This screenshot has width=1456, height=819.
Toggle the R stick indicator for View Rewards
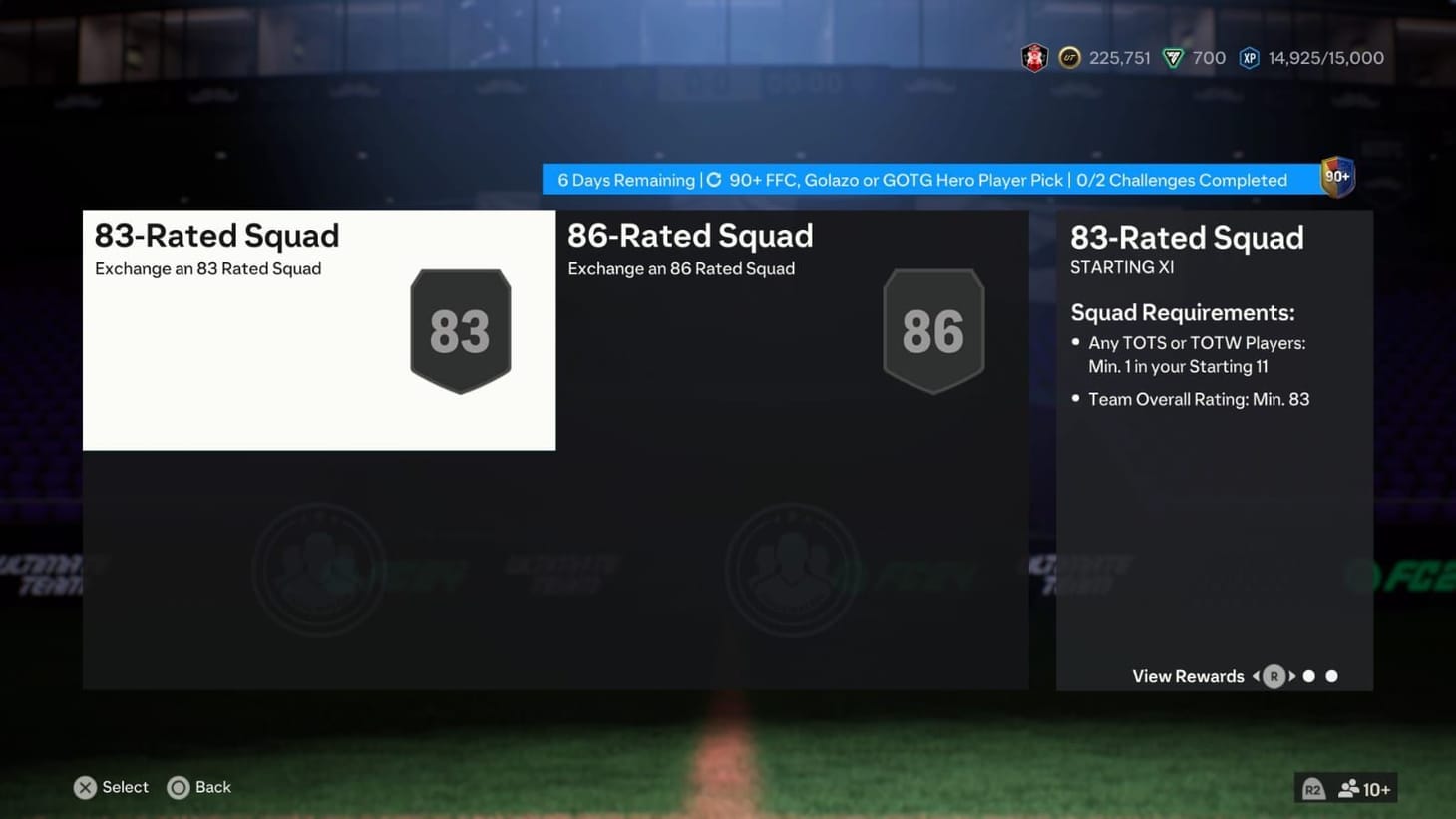(1274, 676)
